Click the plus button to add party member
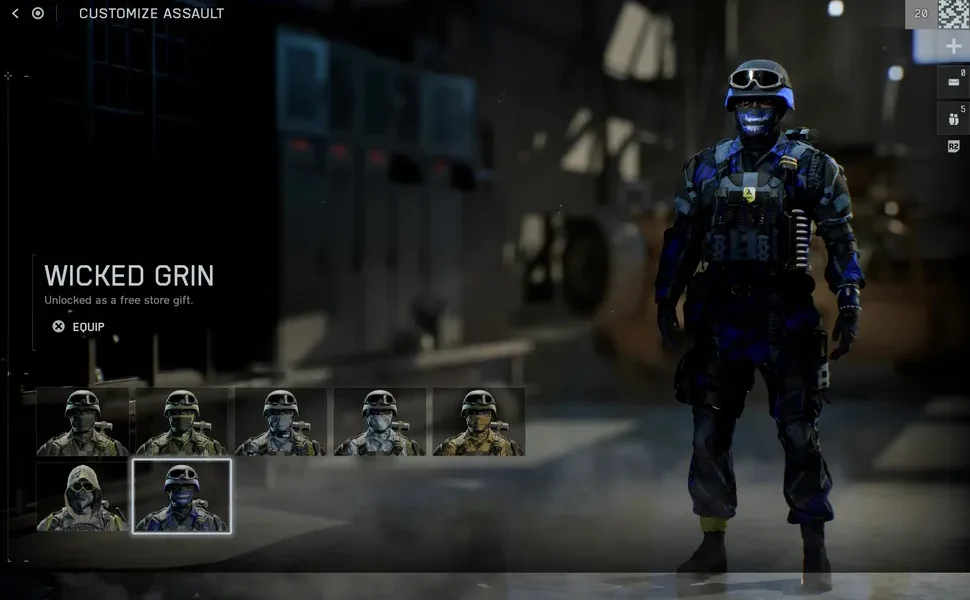This screenshot has width=970, height=600. 953,47
